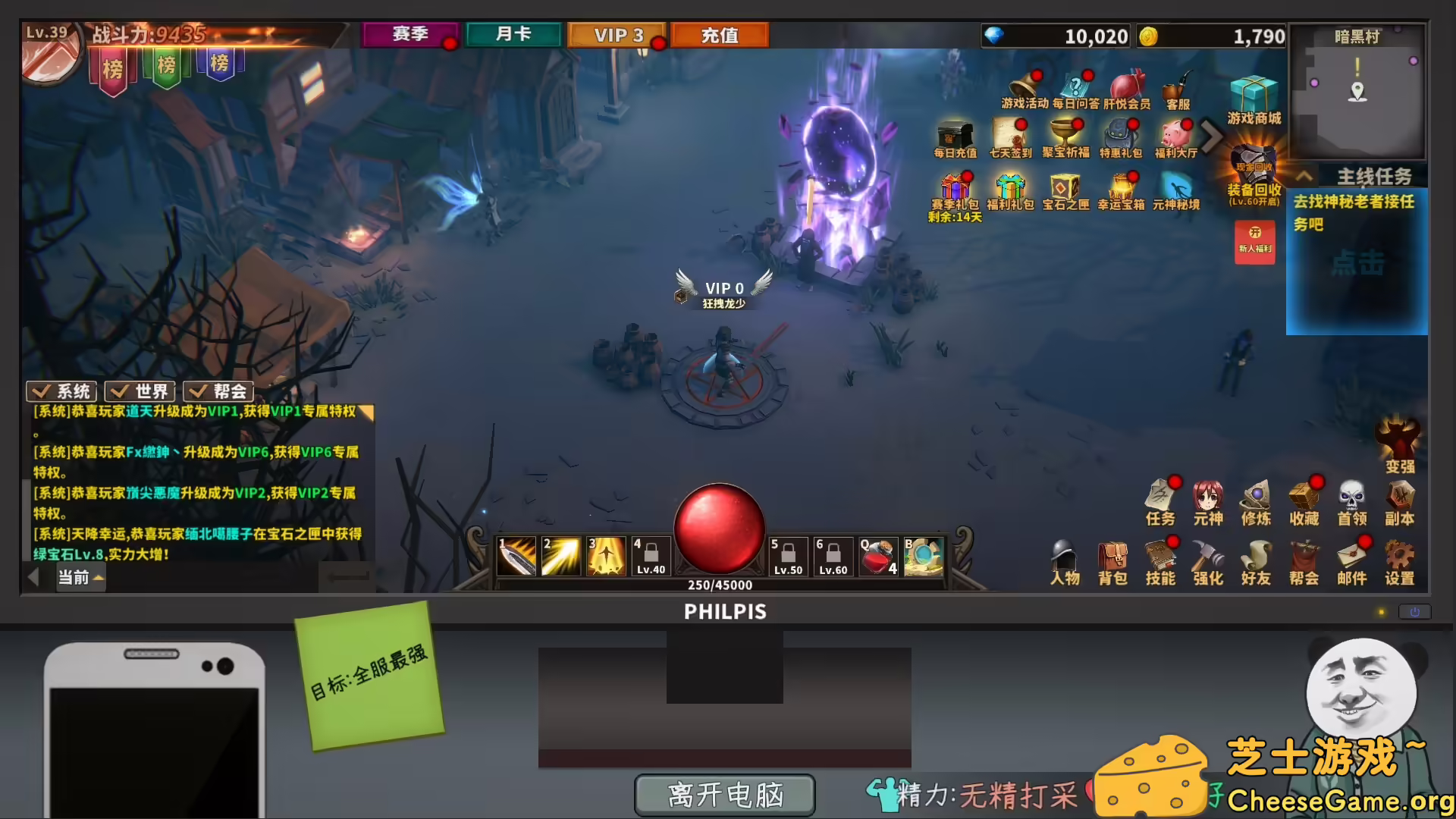The width and height of the screenshot is (1456, 819).
Task: Toggle the 世界 chat filter checkbox
Action: (140, 391)
